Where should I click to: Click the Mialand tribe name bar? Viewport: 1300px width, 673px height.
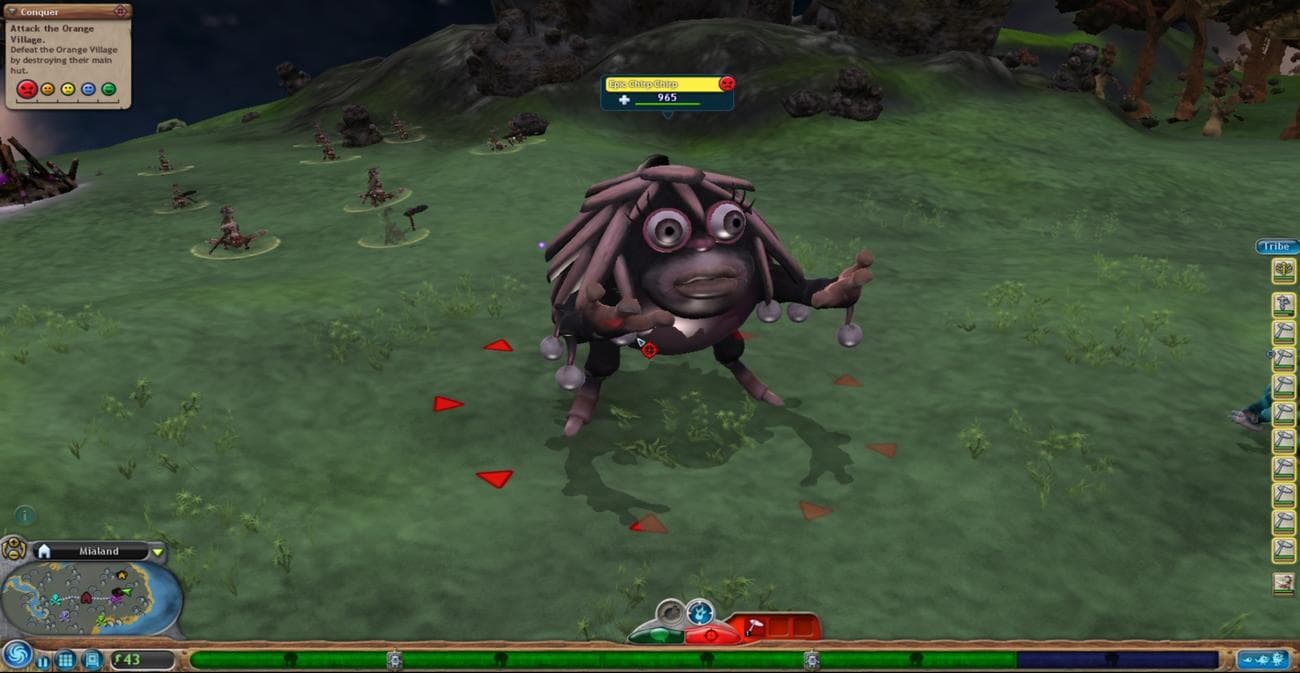coord(98,551)
